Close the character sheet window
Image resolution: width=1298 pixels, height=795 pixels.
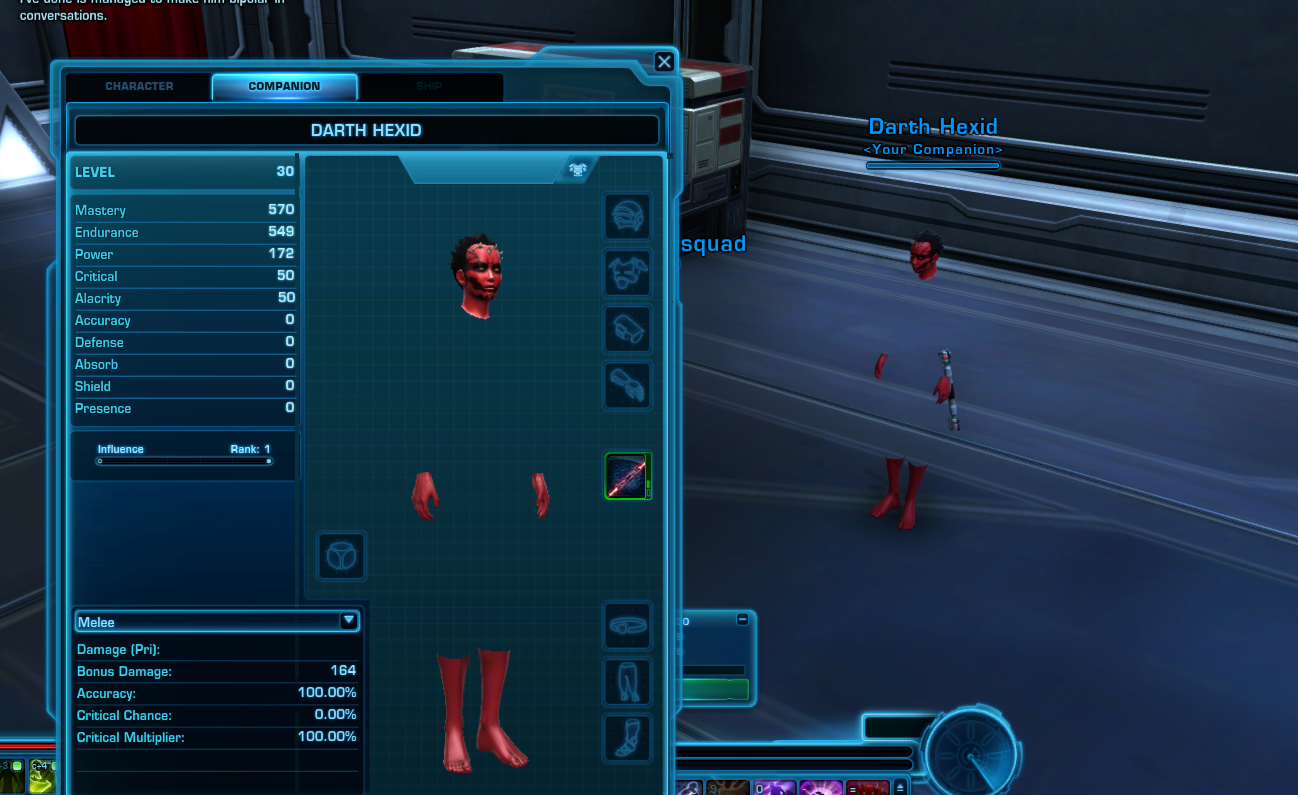[664, 62]
